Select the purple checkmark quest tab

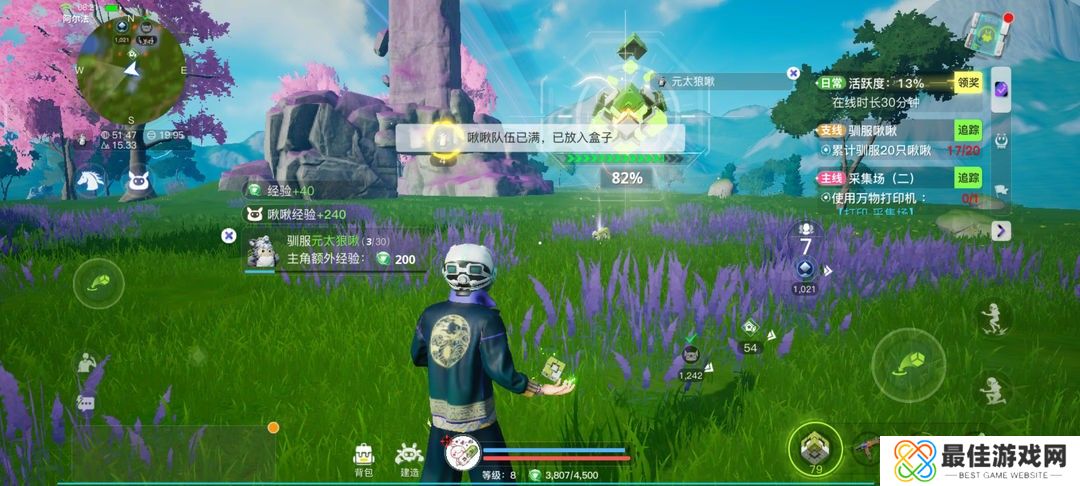[1001, 91]
